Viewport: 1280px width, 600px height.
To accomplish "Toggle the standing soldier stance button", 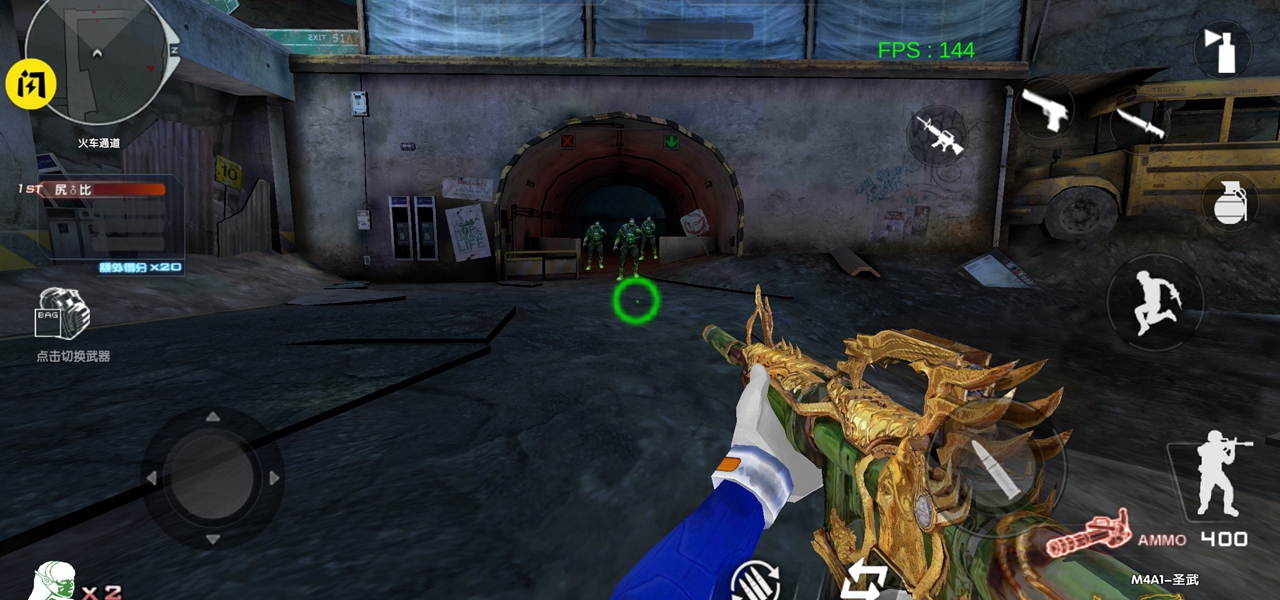I will (x=1218, y=475).
